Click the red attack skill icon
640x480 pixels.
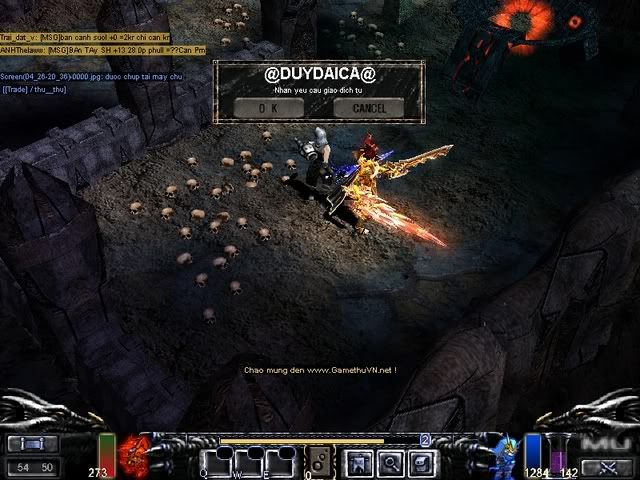pos(133,453)
